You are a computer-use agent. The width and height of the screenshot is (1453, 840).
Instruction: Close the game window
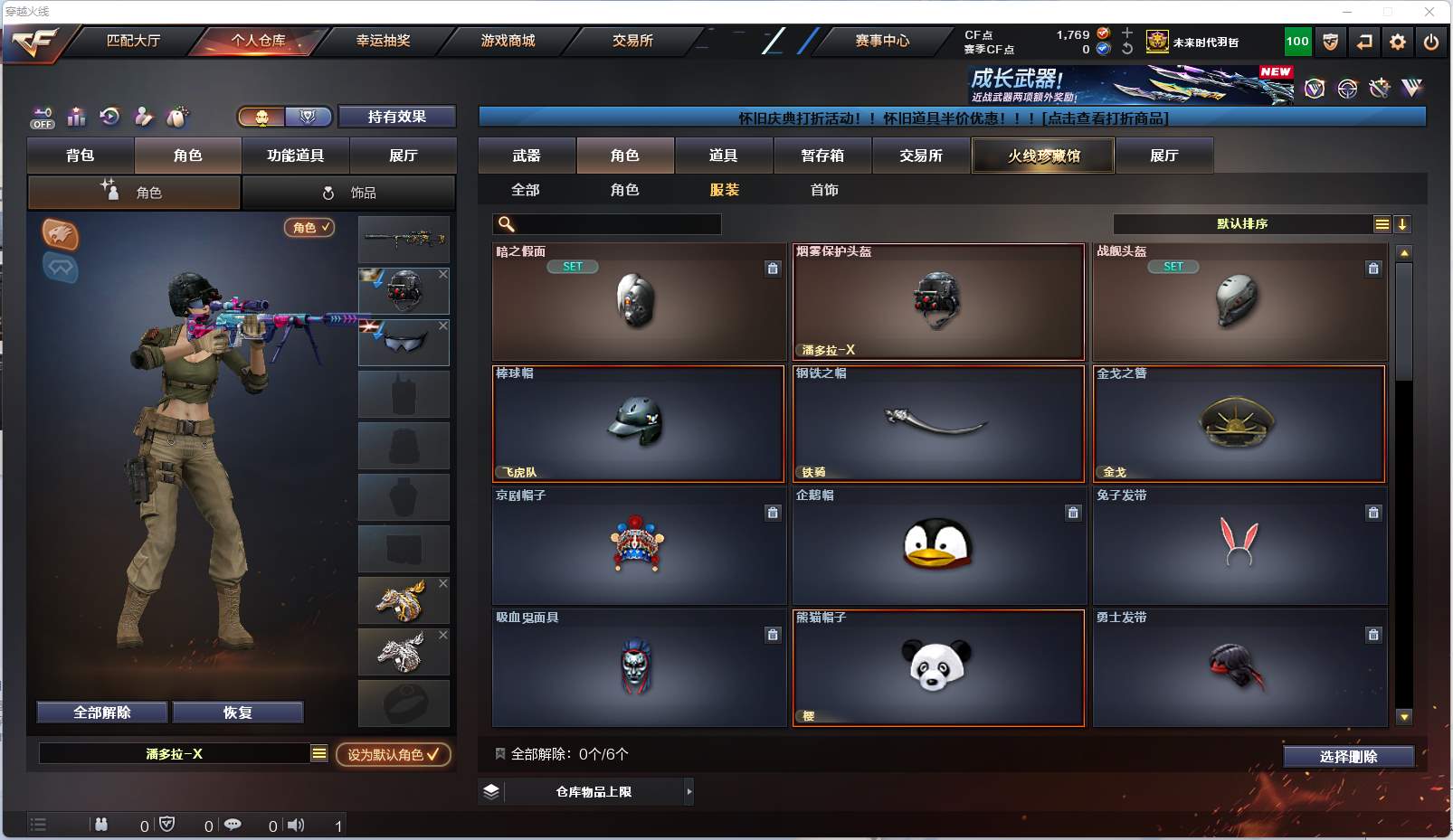[1429, 12]
